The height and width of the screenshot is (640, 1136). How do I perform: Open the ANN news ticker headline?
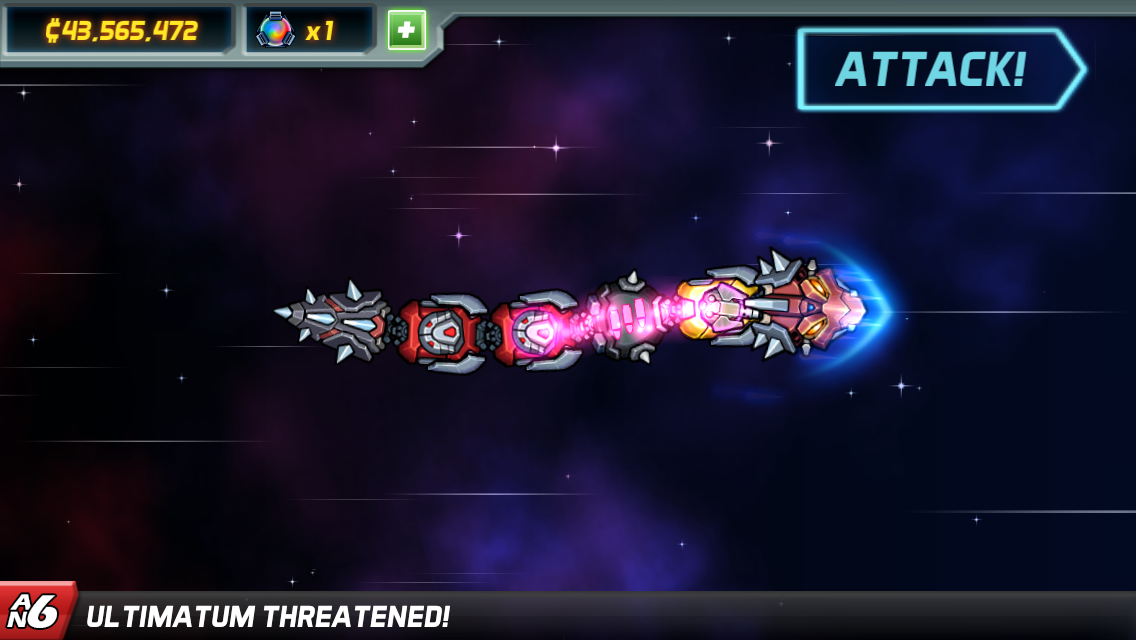click(x=268, y=616)
